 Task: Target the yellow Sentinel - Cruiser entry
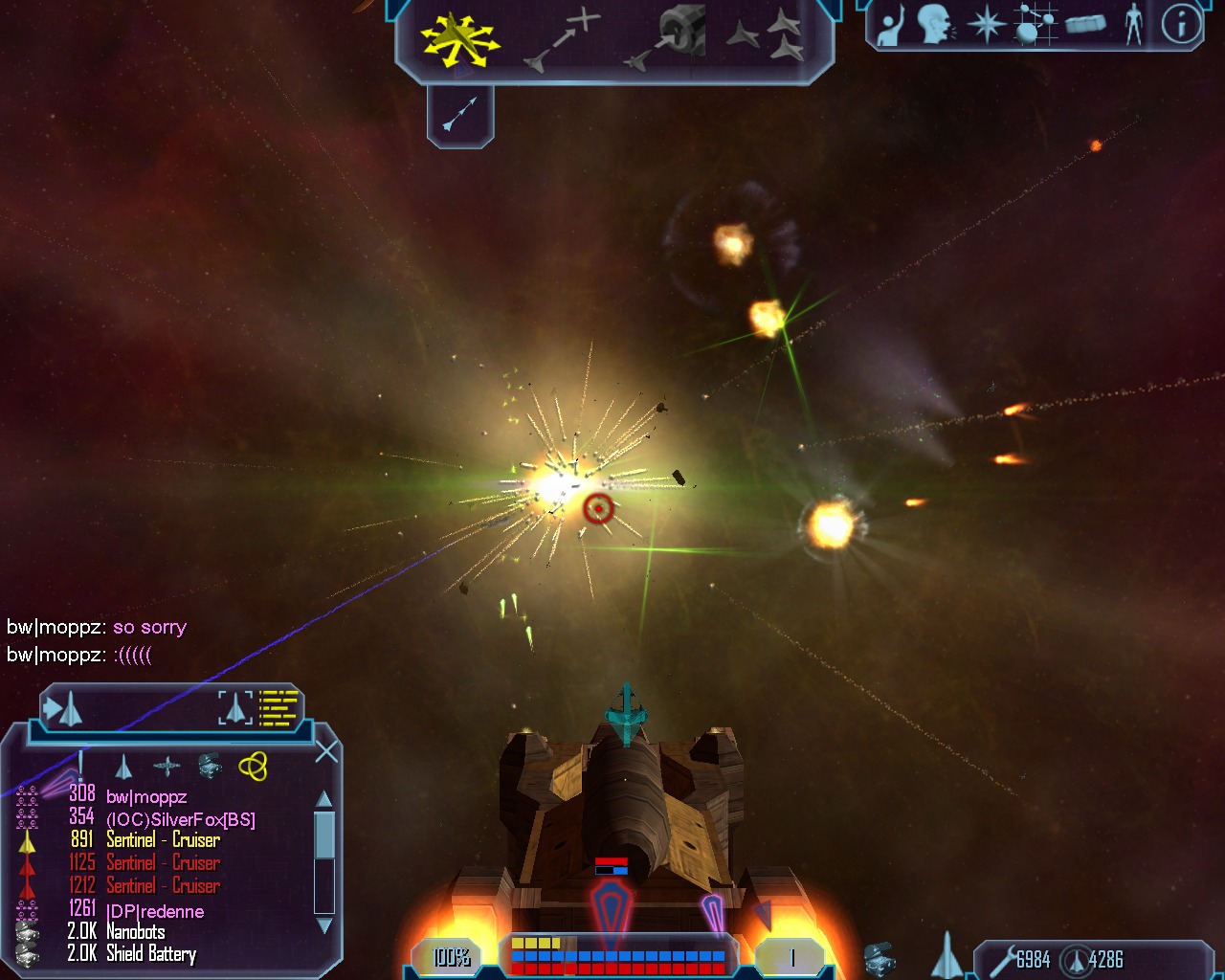click(x=163, y=840)
